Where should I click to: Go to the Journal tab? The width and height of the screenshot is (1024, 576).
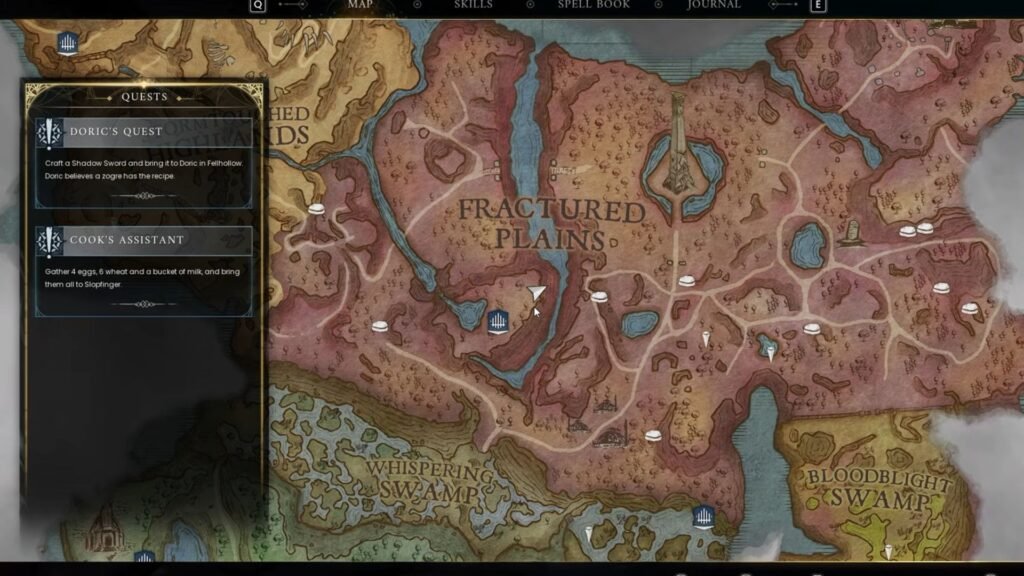tap(714, 5)
